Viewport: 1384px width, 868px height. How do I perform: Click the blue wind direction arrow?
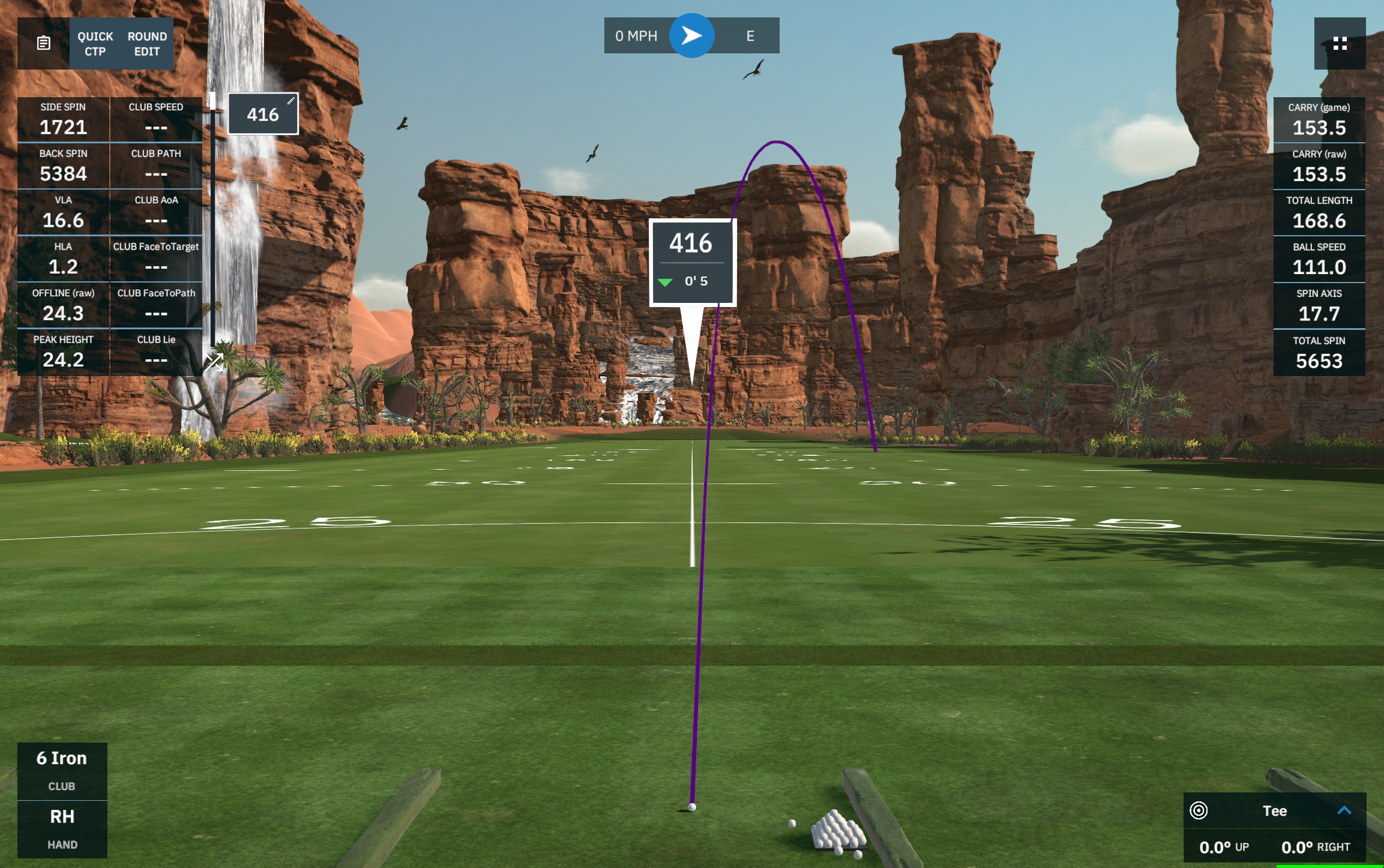(x=691, y=35)
